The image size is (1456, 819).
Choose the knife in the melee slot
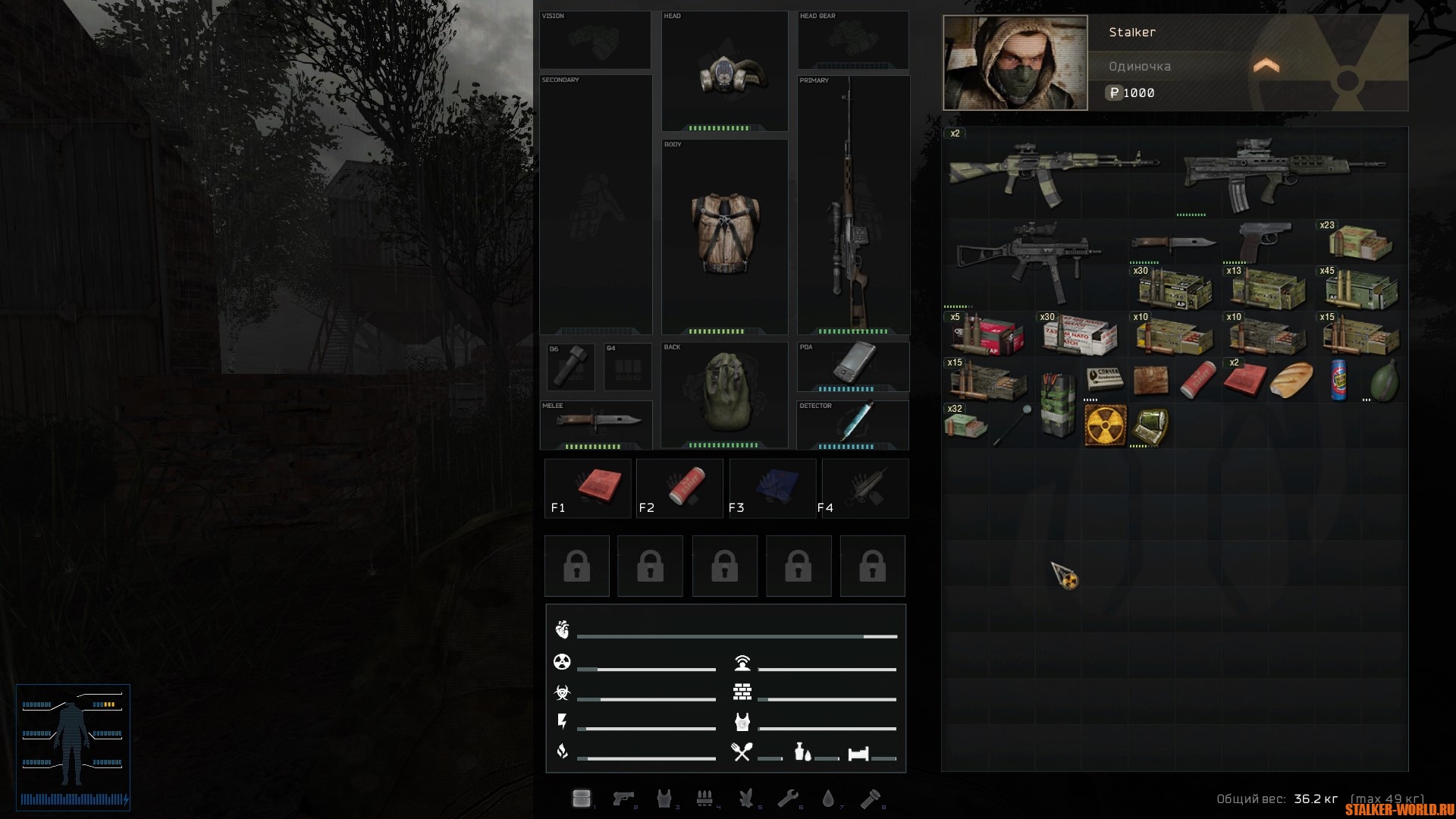[x=598, y=422]
